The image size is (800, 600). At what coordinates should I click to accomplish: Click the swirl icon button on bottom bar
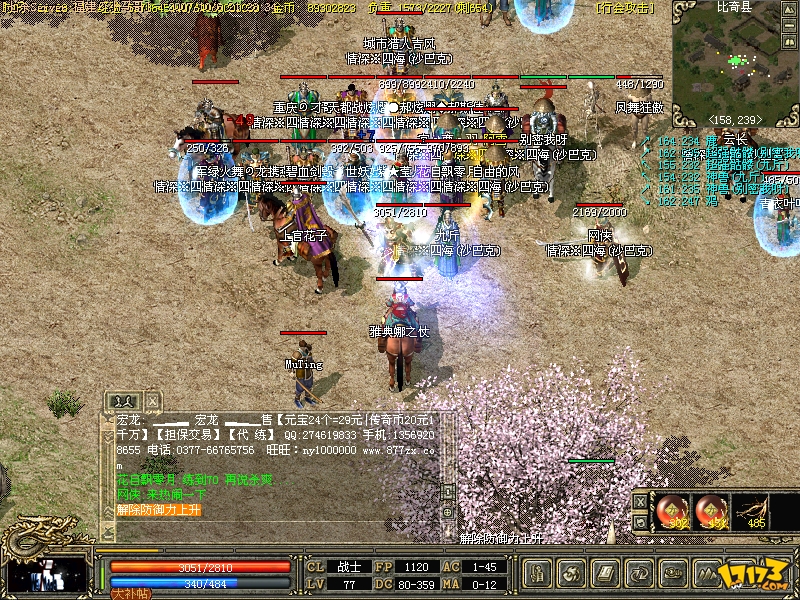coord(573,573)
